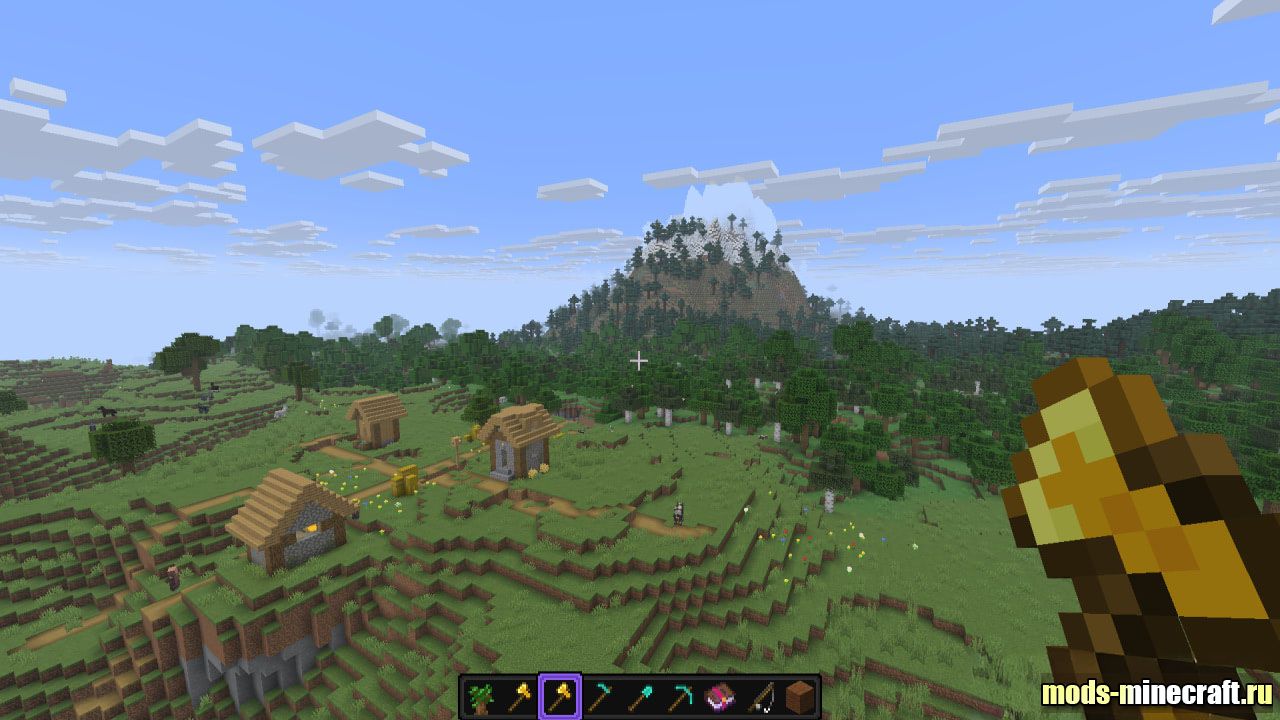Click the highlighted golden axe slot
This screenshot has height=720, width=1280.
tap(559, 697)
